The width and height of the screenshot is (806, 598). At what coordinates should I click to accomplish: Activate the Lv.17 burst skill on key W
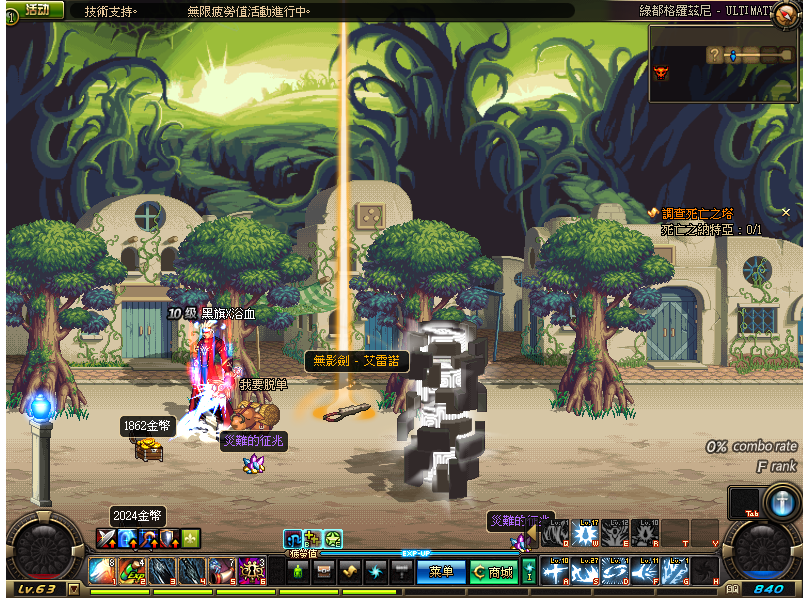(x=585, y=534)
